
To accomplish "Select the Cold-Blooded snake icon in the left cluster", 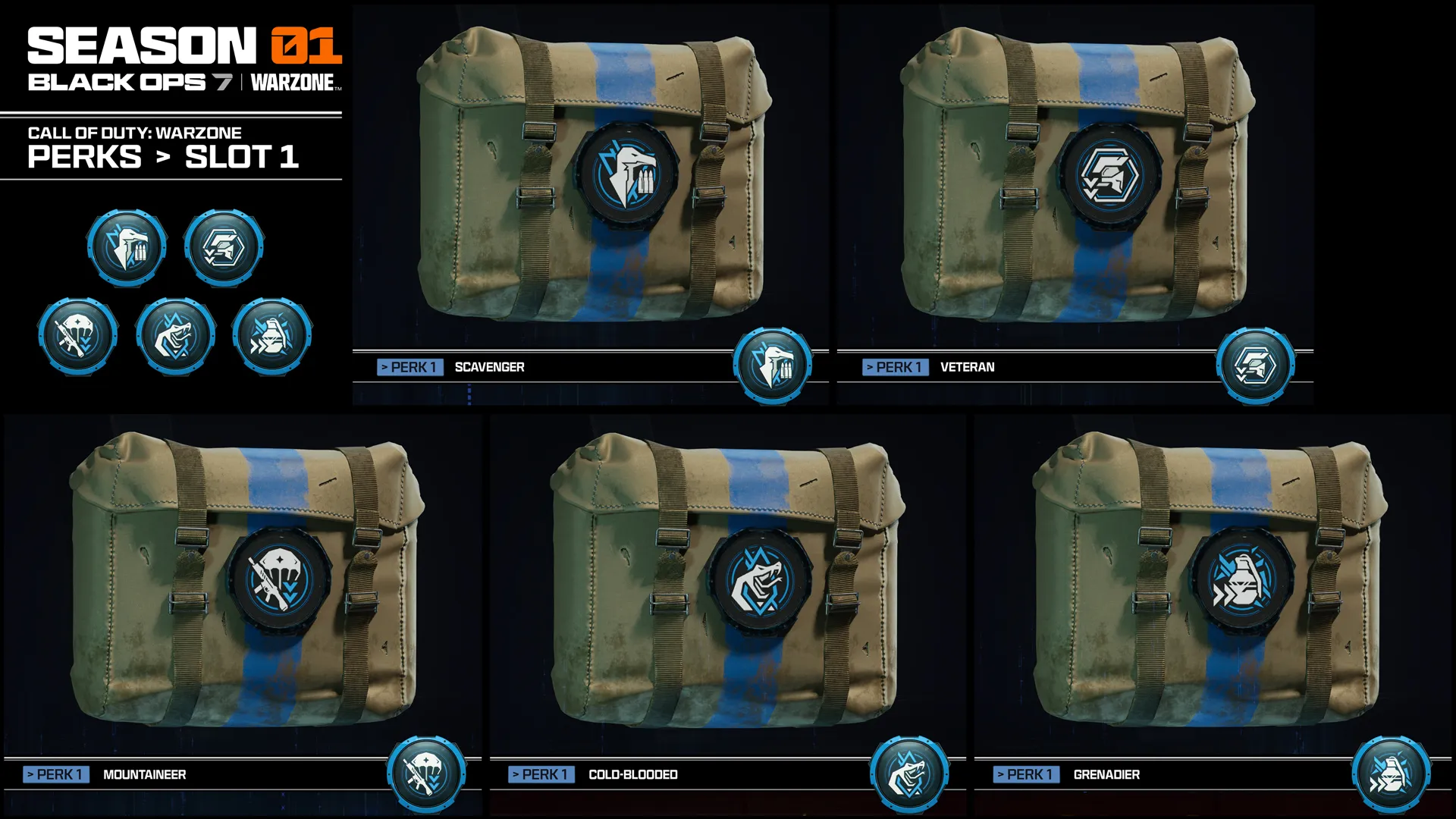I will tap(174, 336).
